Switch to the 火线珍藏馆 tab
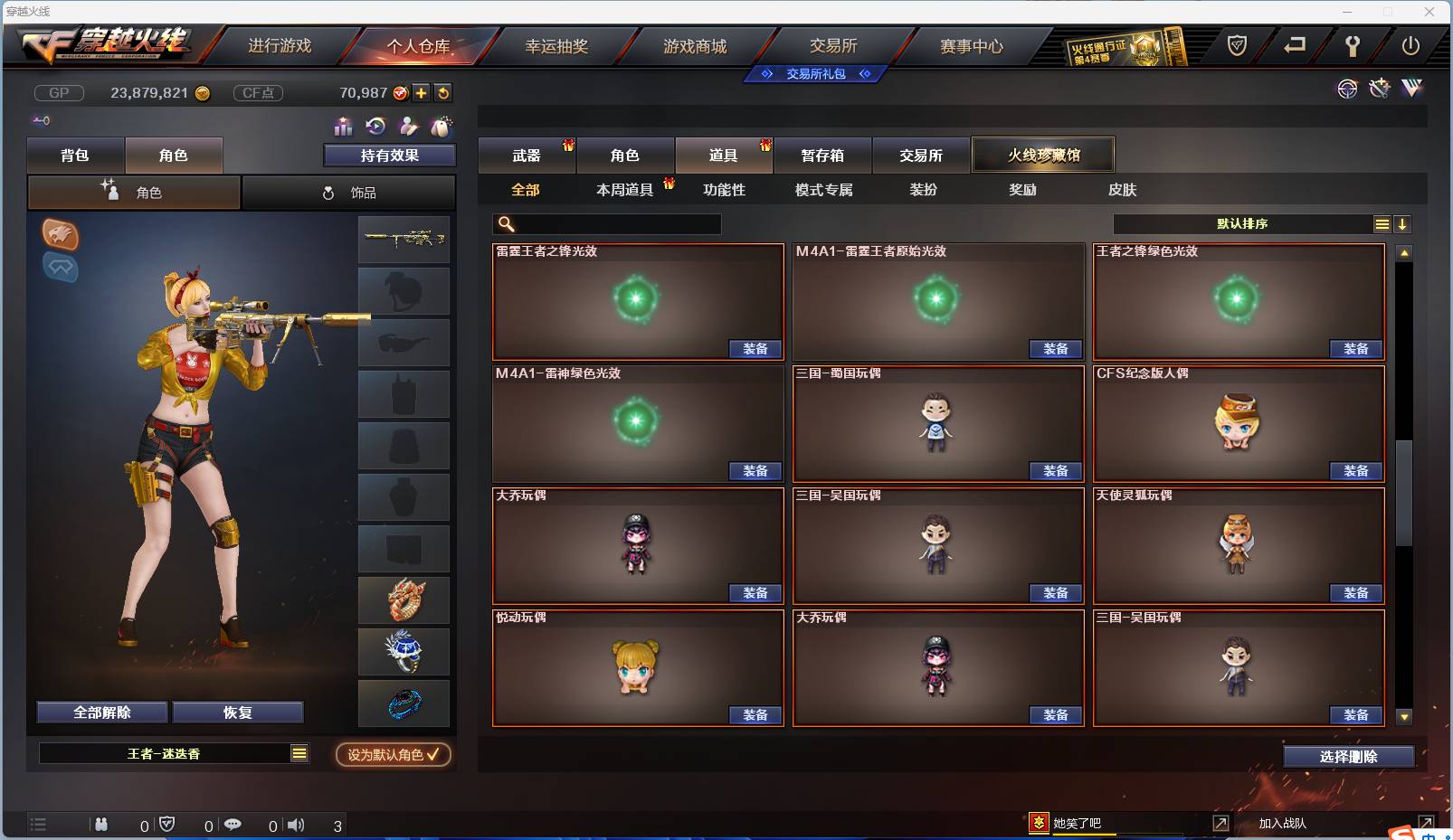 click(x=1043, y=155)
